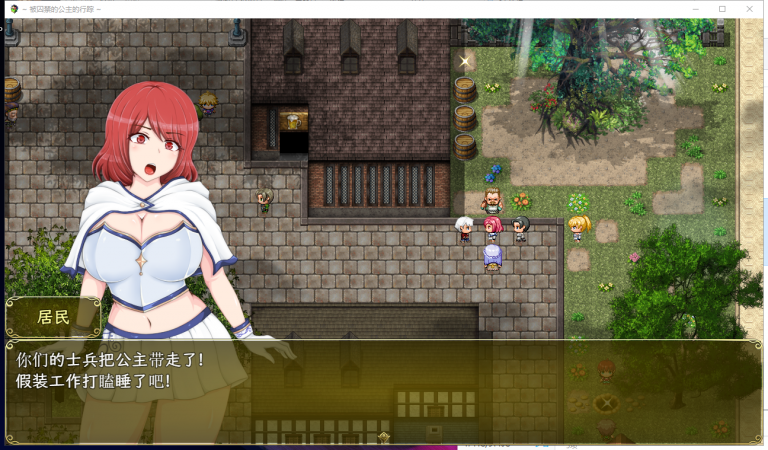This screenshot has width=768, height=450.
Task: Click the dialogue continue arrow indicator
Action: pyautogui.click(x=384, y=436)
